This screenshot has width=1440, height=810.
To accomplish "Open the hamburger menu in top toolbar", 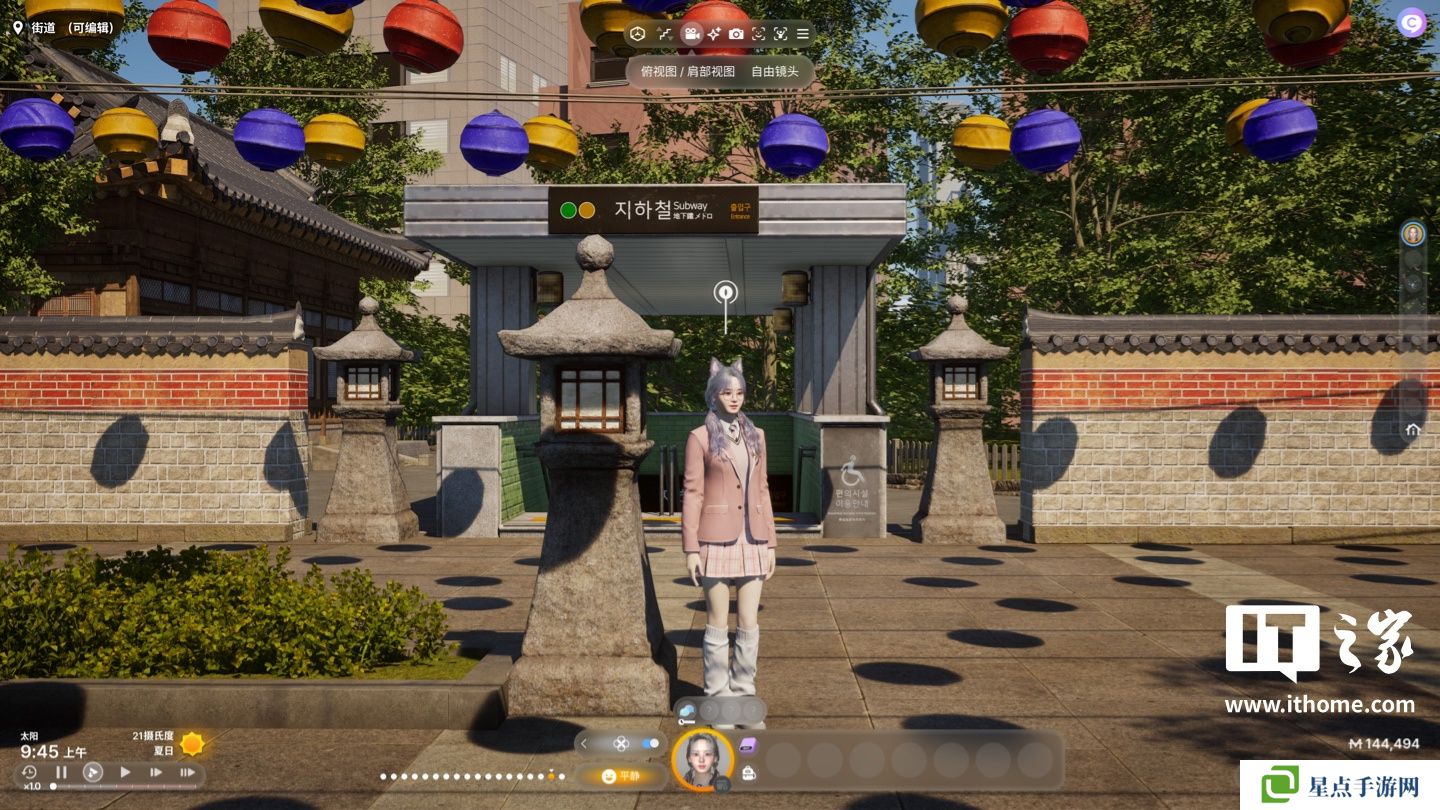I will pyautogui.click(x=803, y=34).
